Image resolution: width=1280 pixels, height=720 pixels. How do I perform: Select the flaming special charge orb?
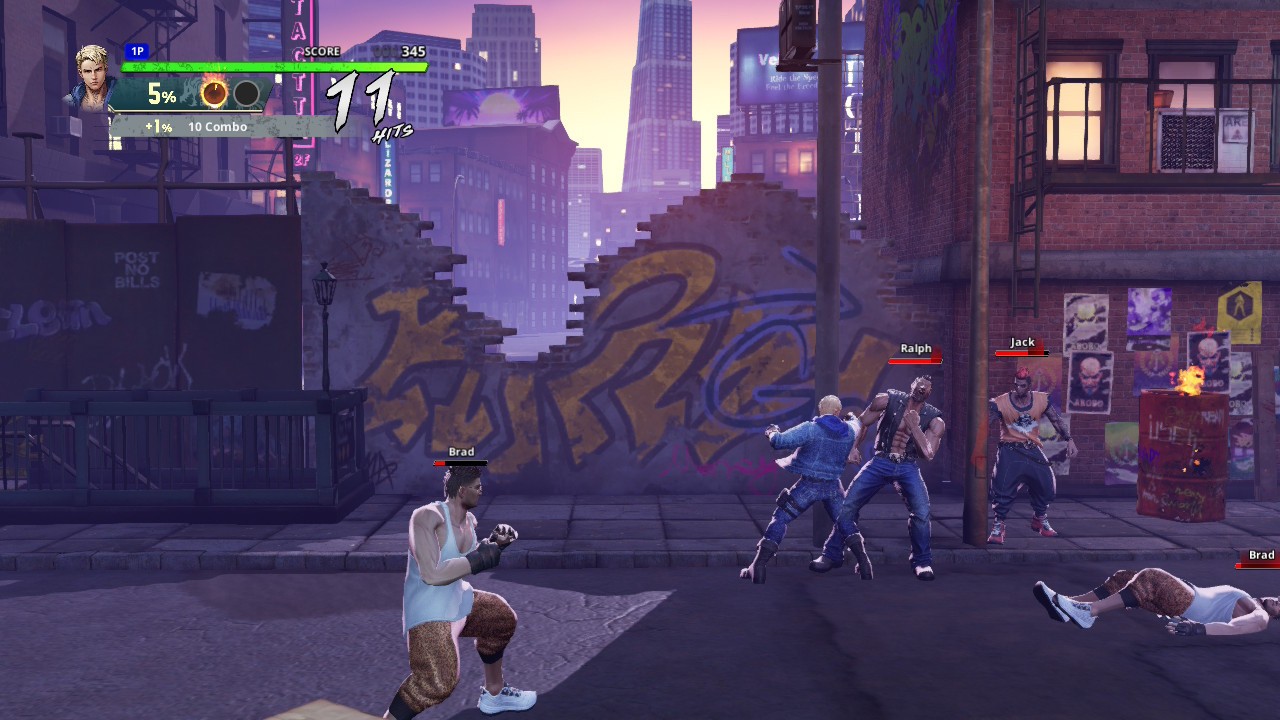coord(214,94)
